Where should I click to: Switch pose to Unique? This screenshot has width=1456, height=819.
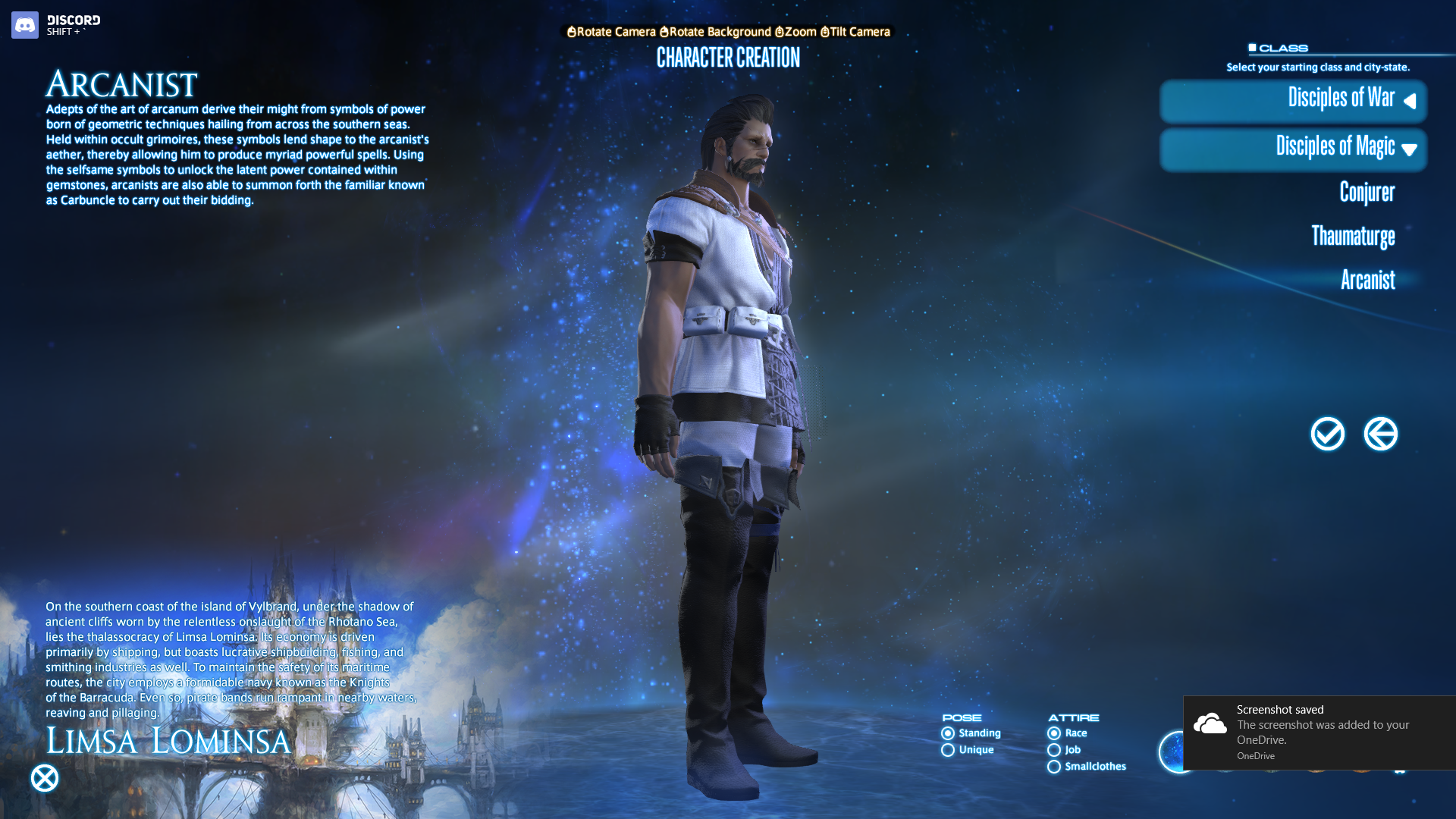(x=948, y=750)
